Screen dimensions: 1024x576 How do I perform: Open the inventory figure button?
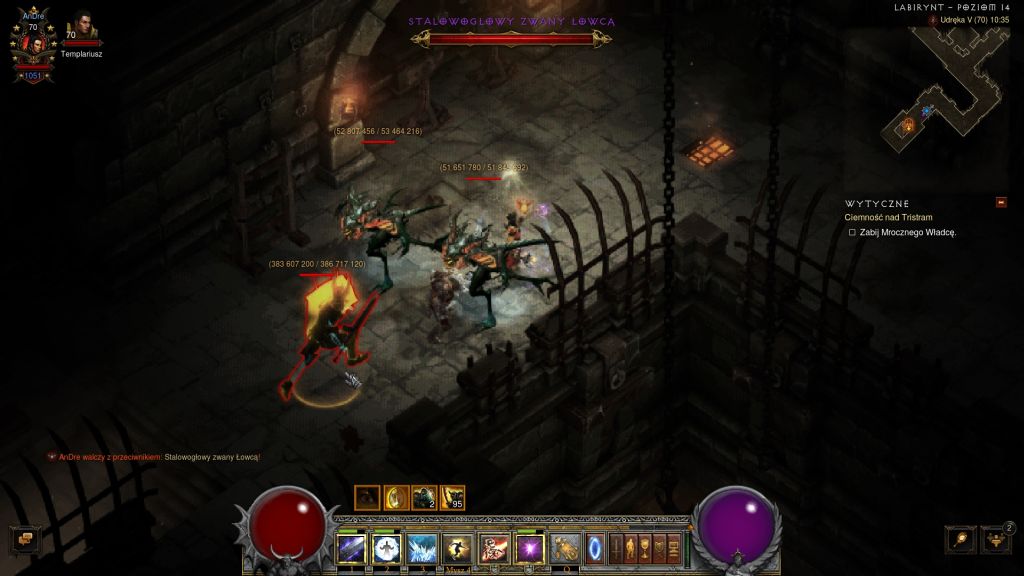coord(631,548)
